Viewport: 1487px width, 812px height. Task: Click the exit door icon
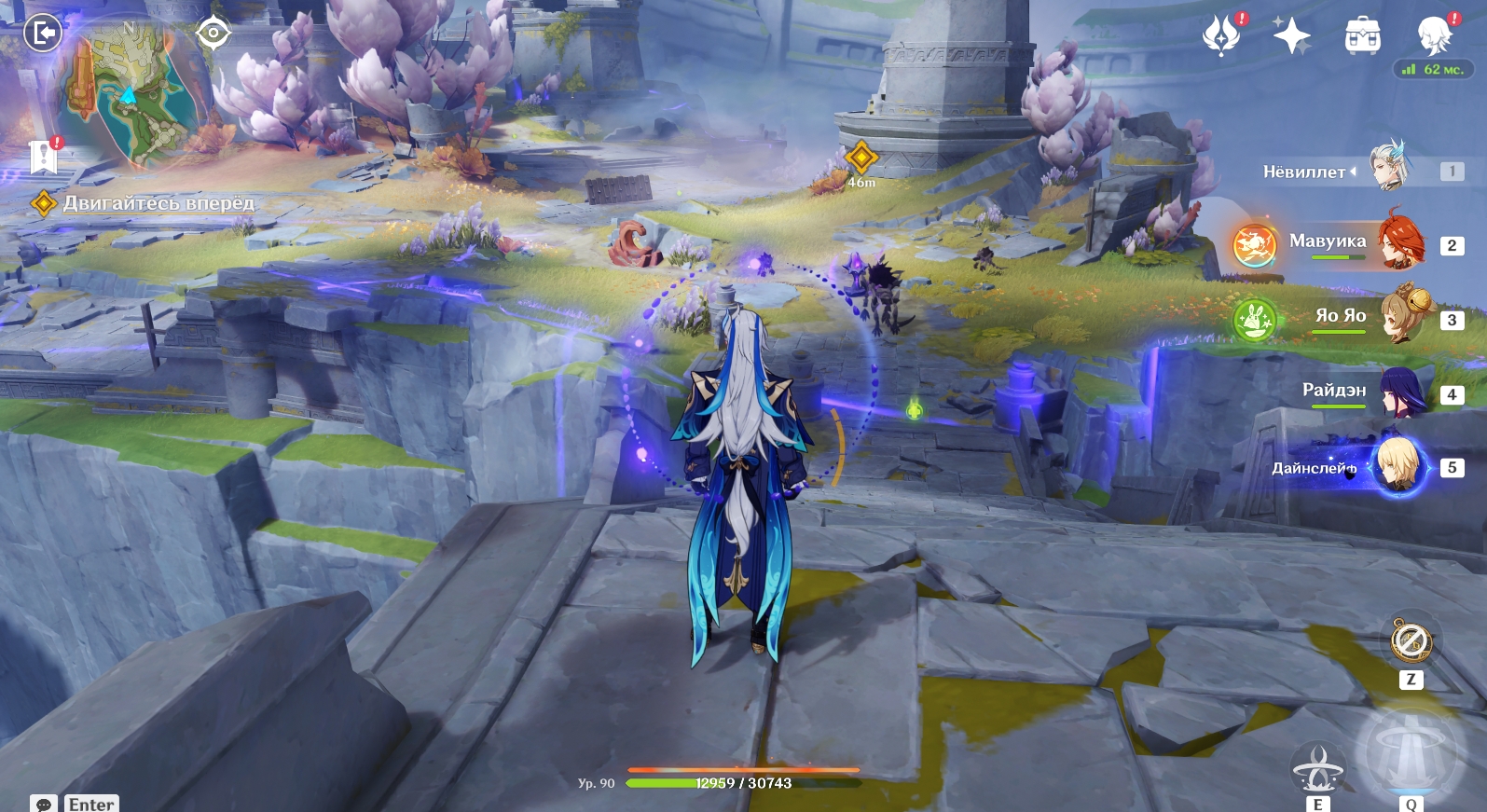[42, 34]
